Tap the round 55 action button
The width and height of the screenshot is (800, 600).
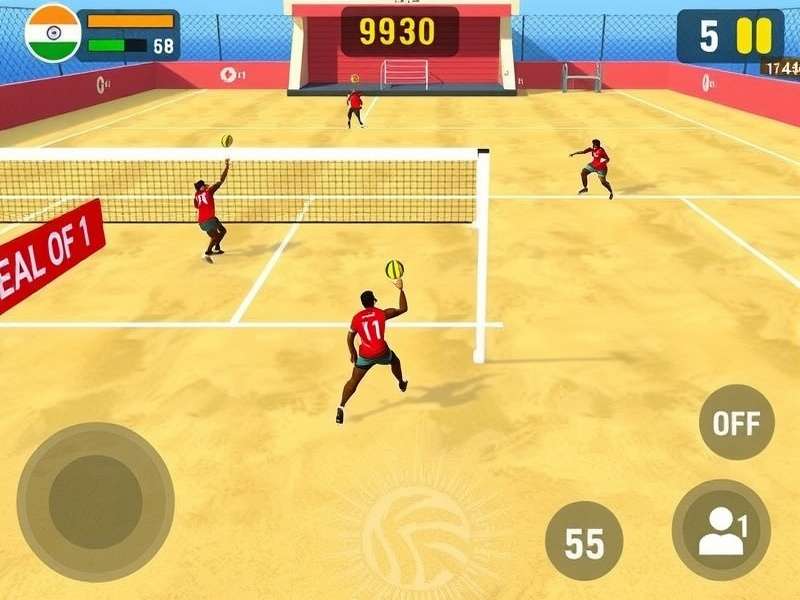(584, 542)
